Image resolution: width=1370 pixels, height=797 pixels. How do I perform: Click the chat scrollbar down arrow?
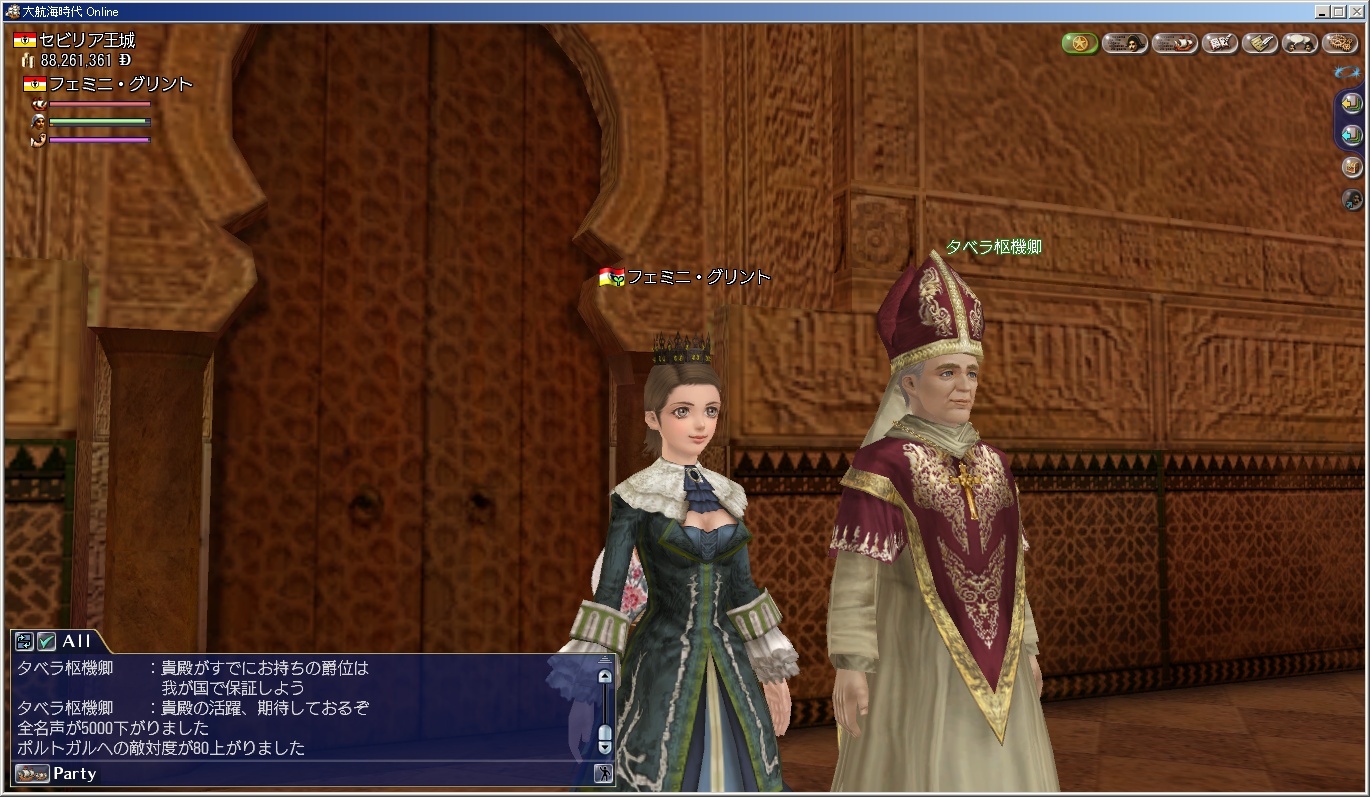click(604, 745)
